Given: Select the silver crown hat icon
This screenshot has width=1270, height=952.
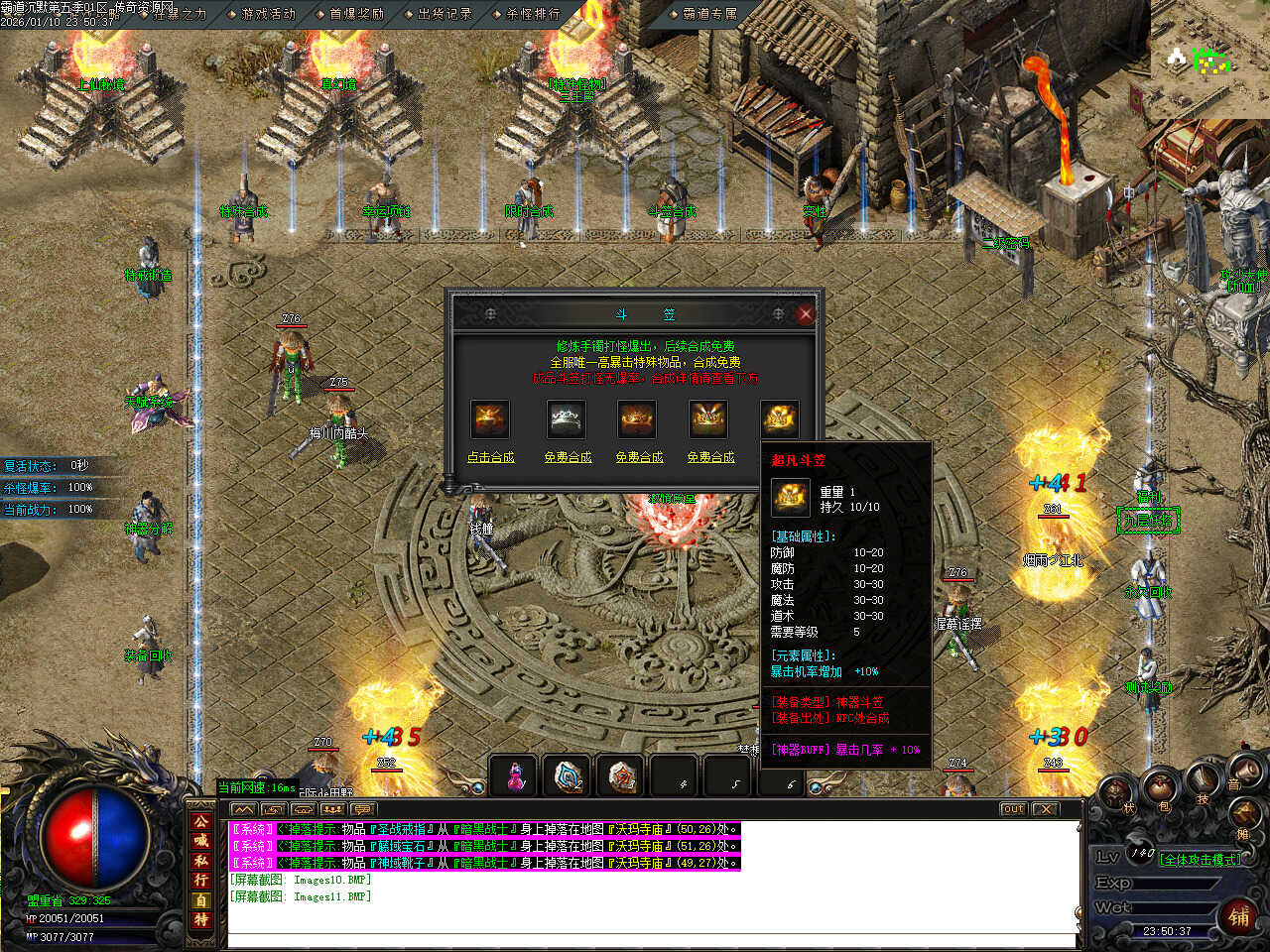Looking at the screenshot, I should [567, 419].
